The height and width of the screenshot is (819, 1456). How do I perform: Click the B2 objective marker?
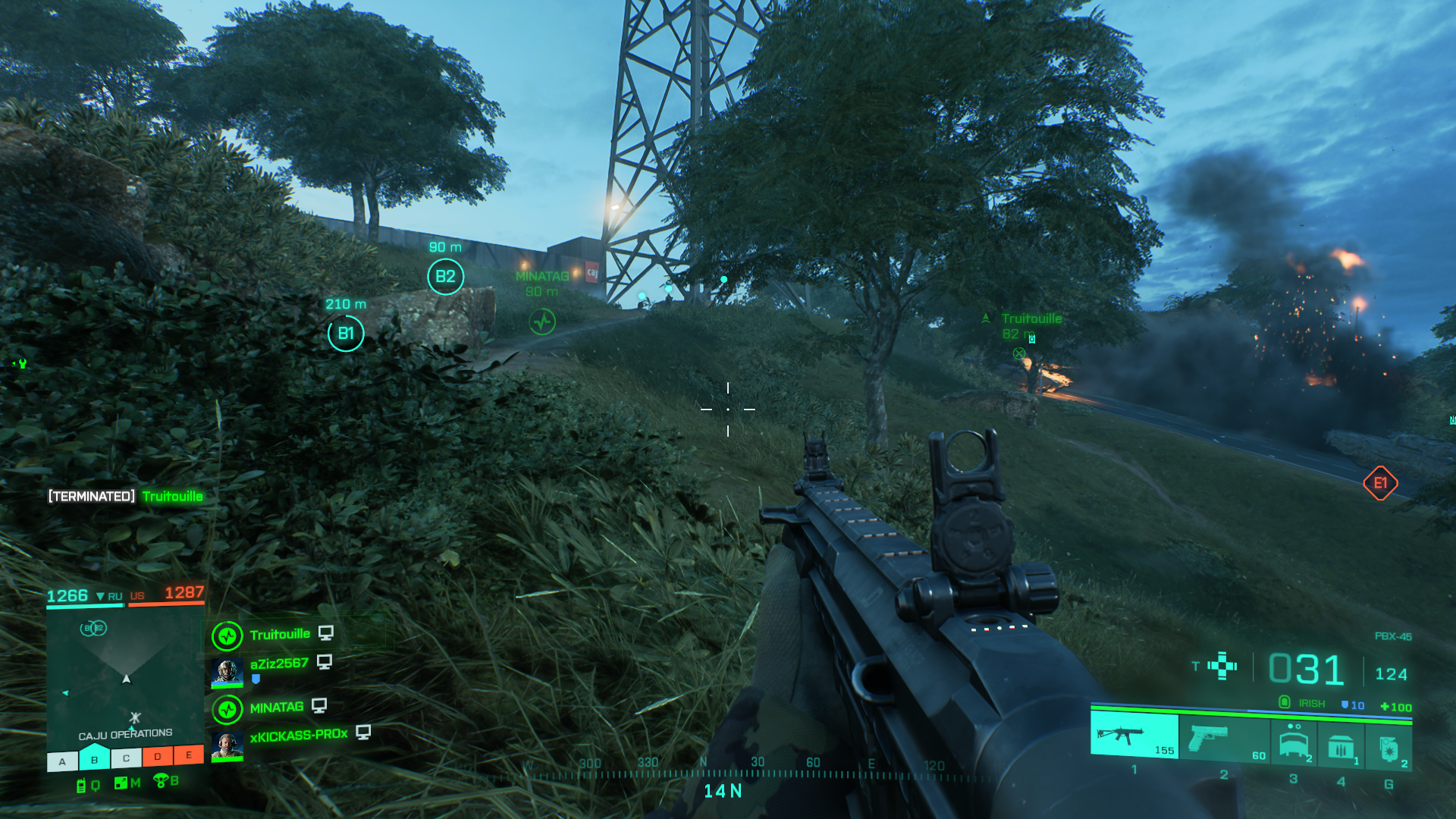coord(445,277)
